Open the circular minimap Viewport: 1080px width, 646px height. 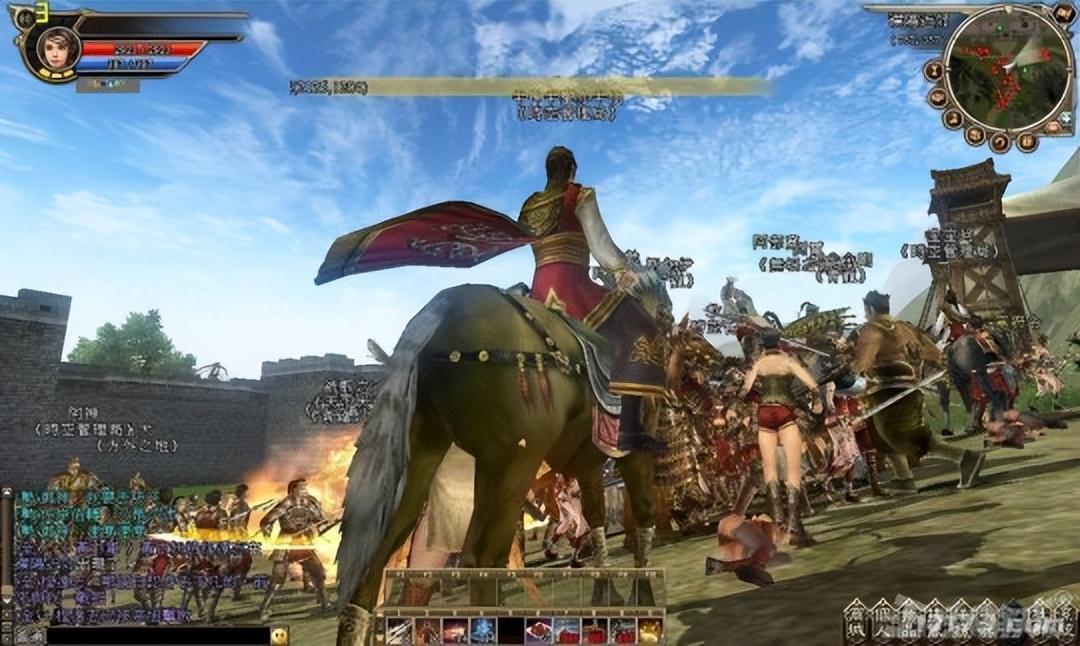click(1008, 68)
